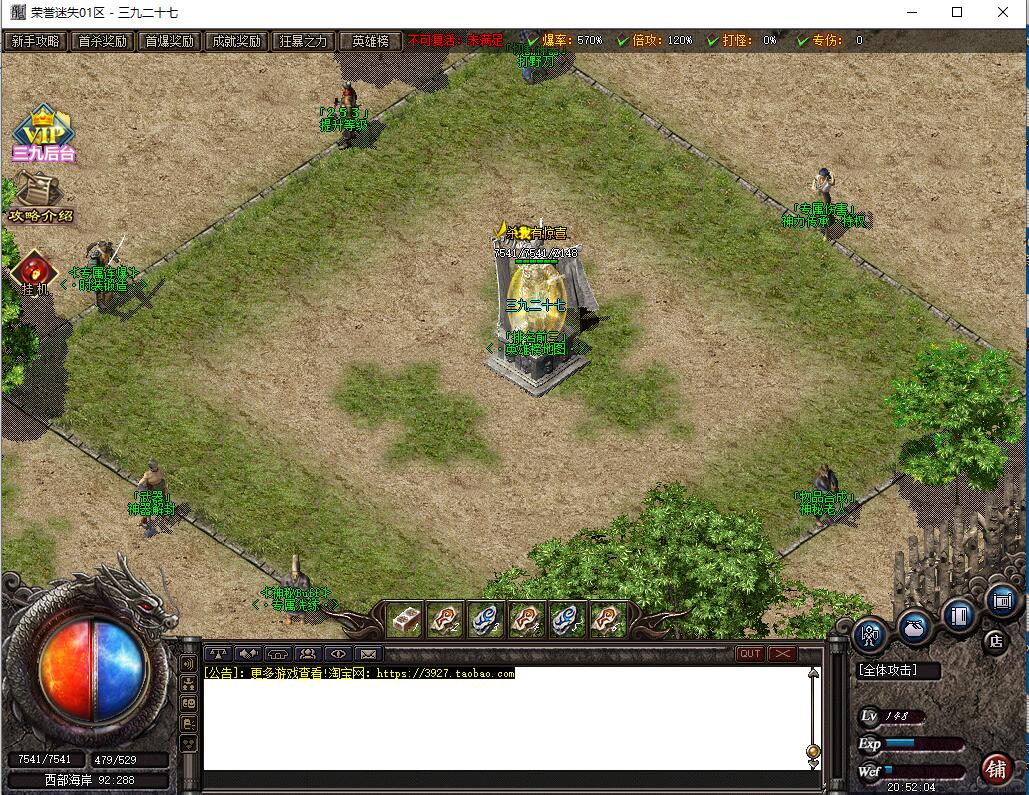Switch the 全体攻击 attack mode
Image resolution: width=1029 pixels, height=795 pixels.
(899, 671)
